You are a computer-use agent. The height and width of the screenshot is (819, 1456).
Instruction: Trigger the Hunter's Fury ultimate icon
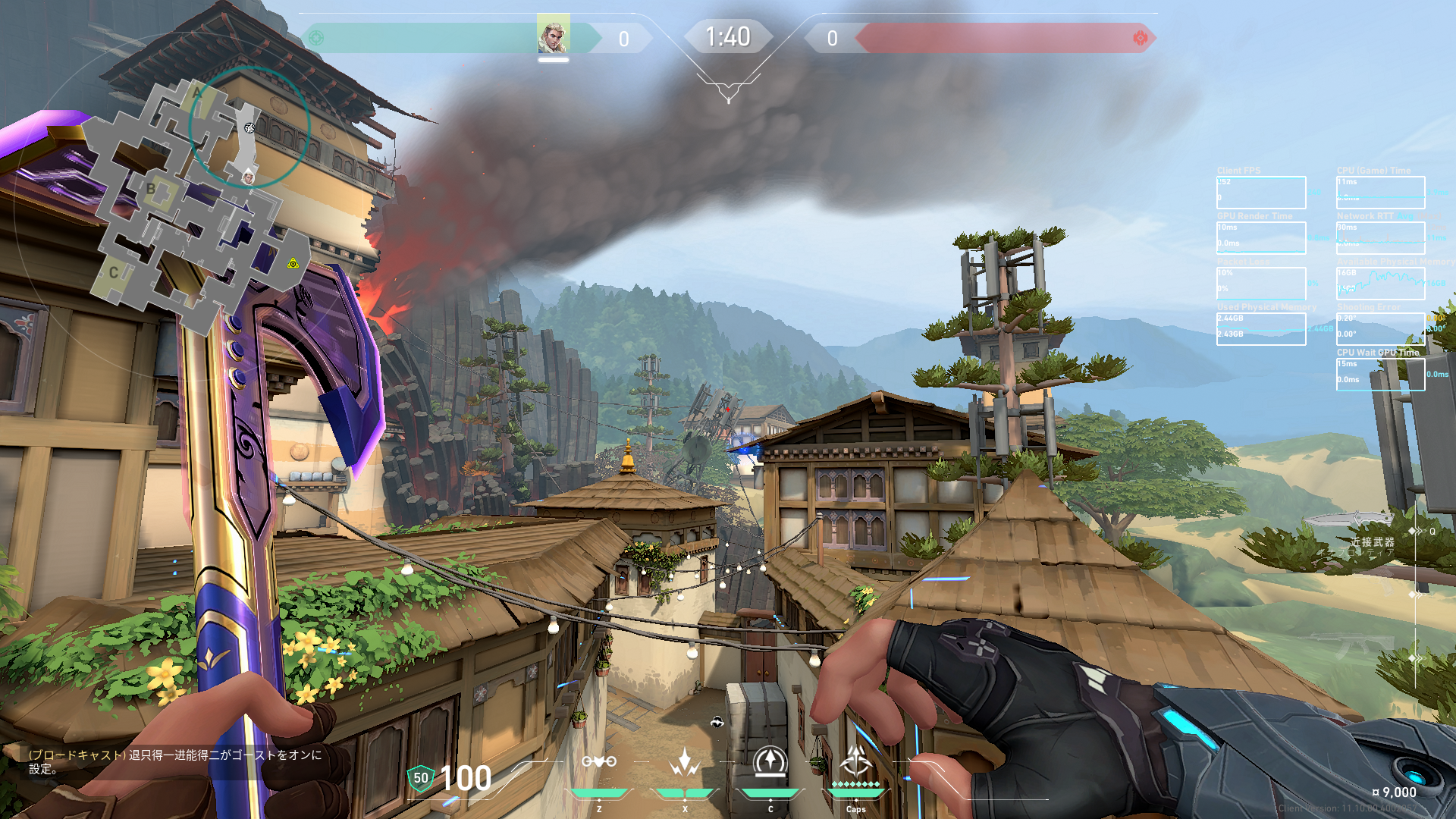pyautogui.click(x=856, y=760)
